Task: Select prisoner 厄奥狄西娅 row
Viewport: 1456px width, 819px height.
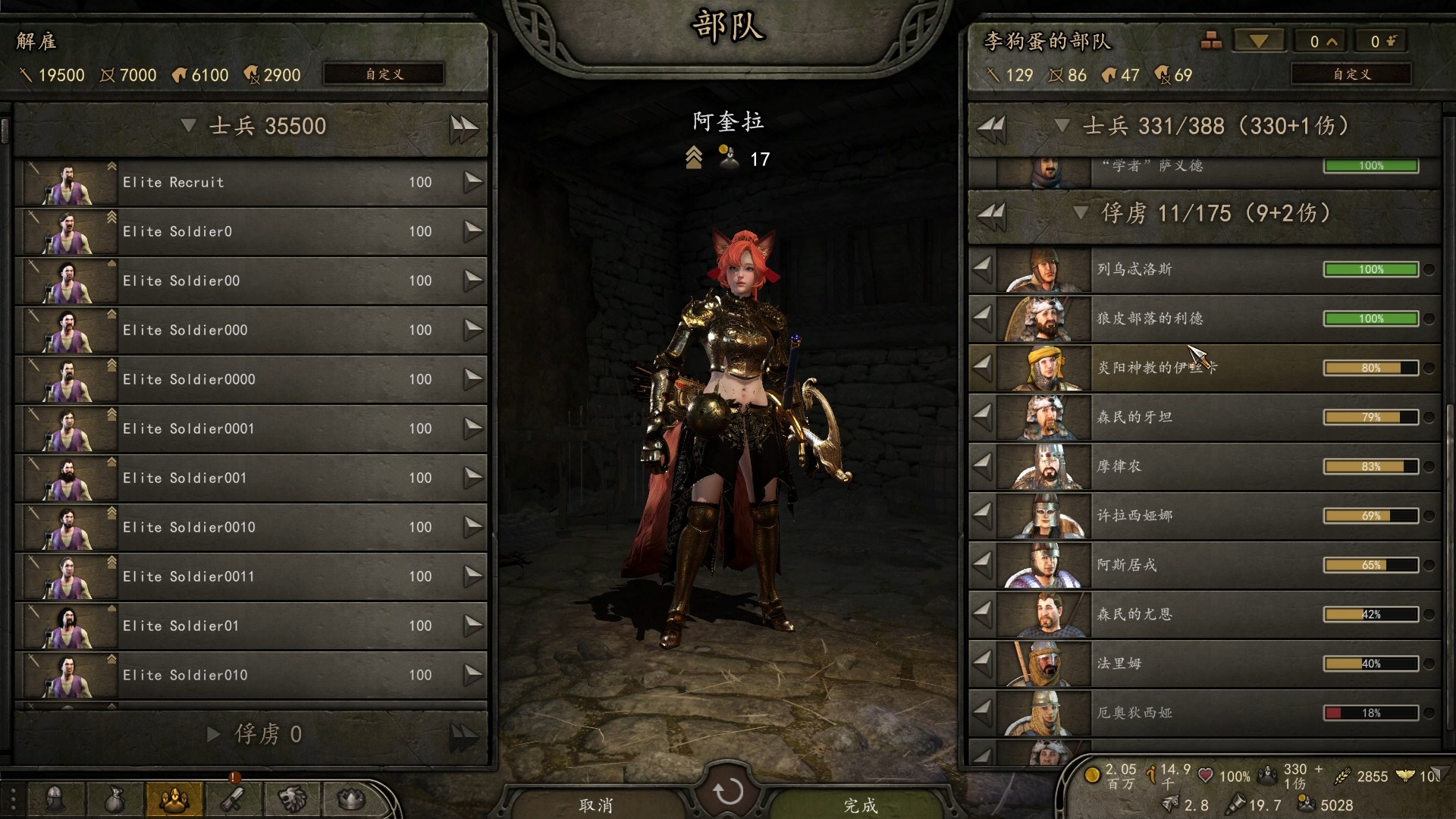Action: click(1206, 713)
